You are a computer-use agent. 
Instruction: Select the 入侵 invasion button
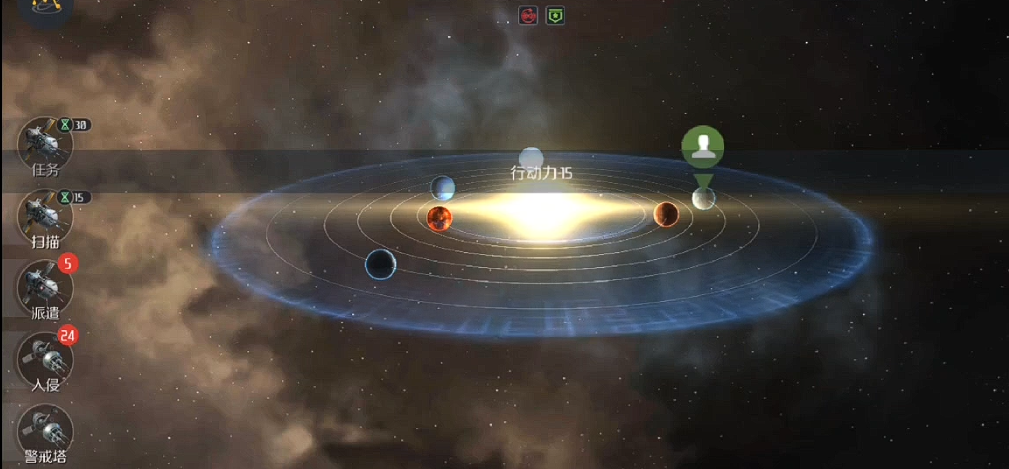(45, 359)
